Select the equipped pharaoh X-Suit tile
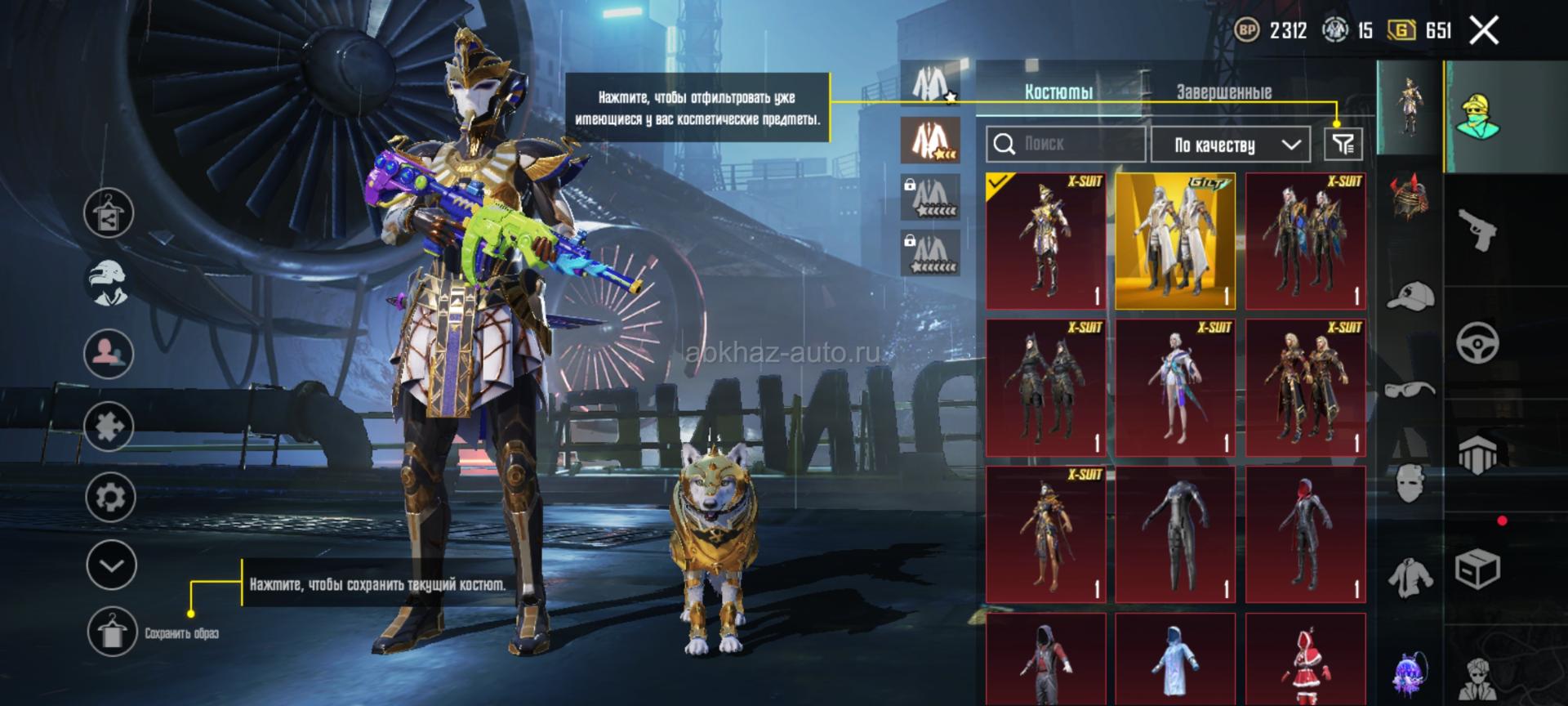The width and height of the screenshot is (1568, 706). (1045, 241)
